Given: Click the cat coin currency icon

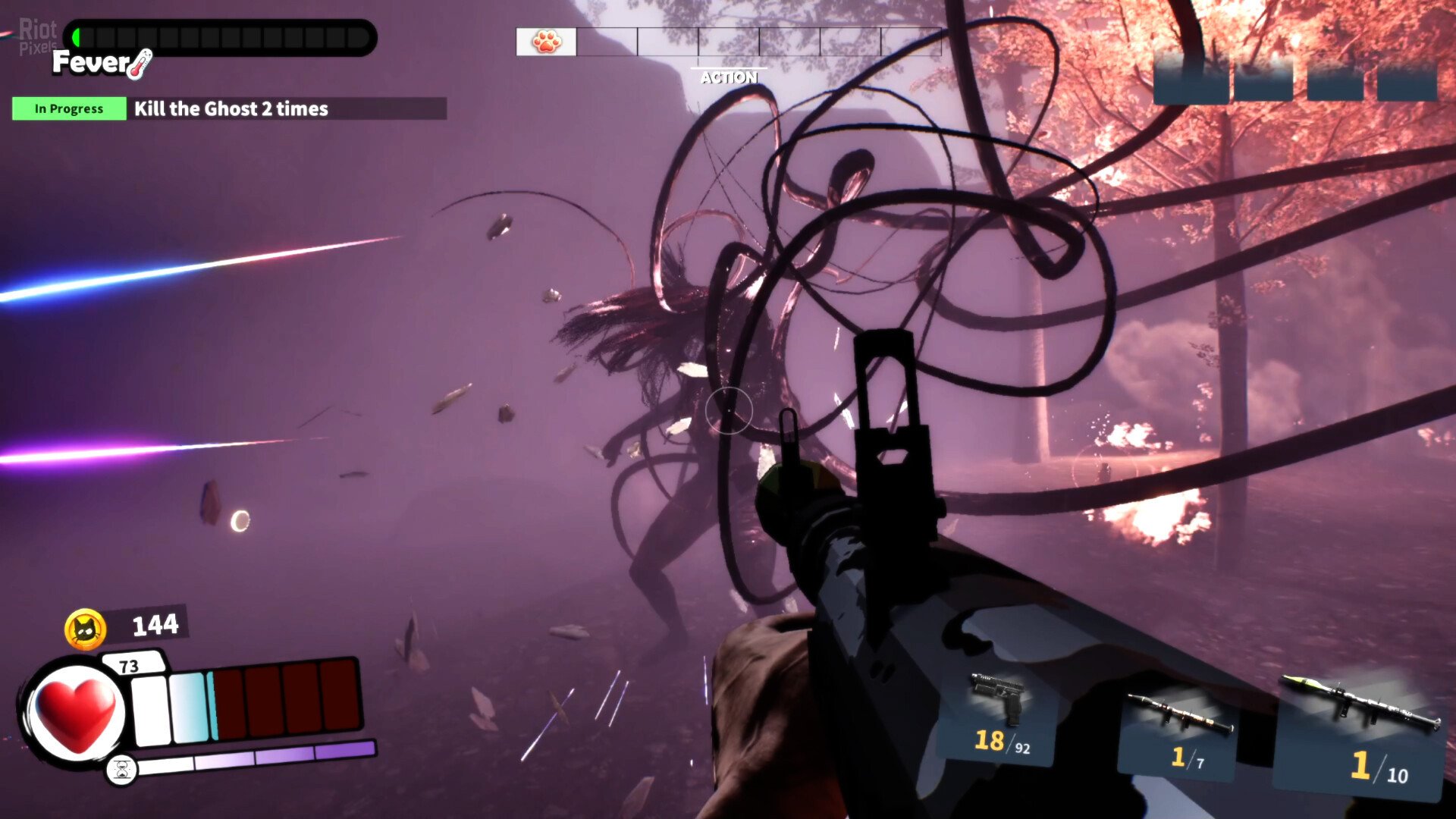Looking at the screenshot, I should 85,629.
